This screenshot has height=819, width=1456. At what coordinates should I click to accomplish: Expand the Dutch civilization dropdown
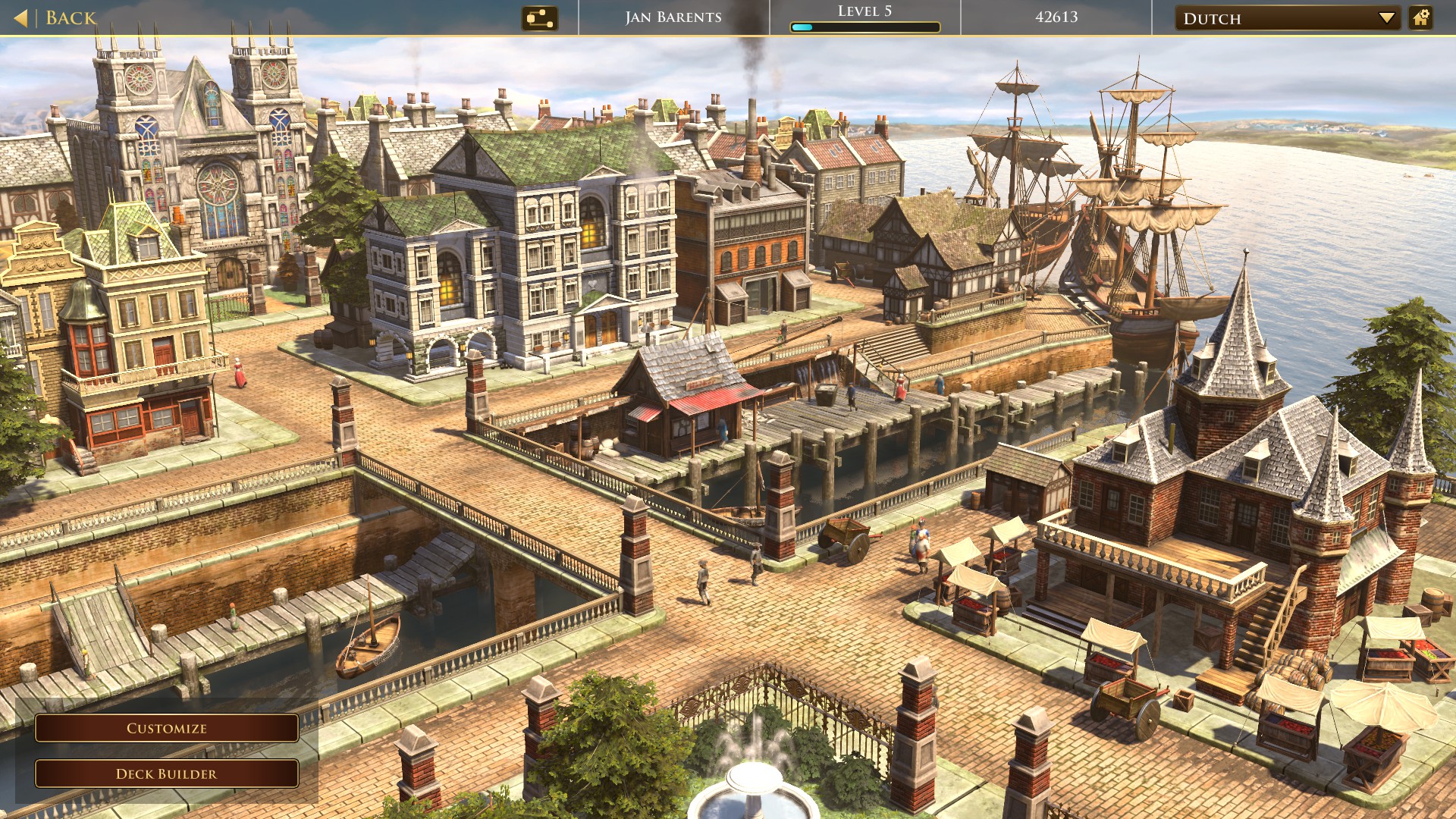pos(1288,18)
